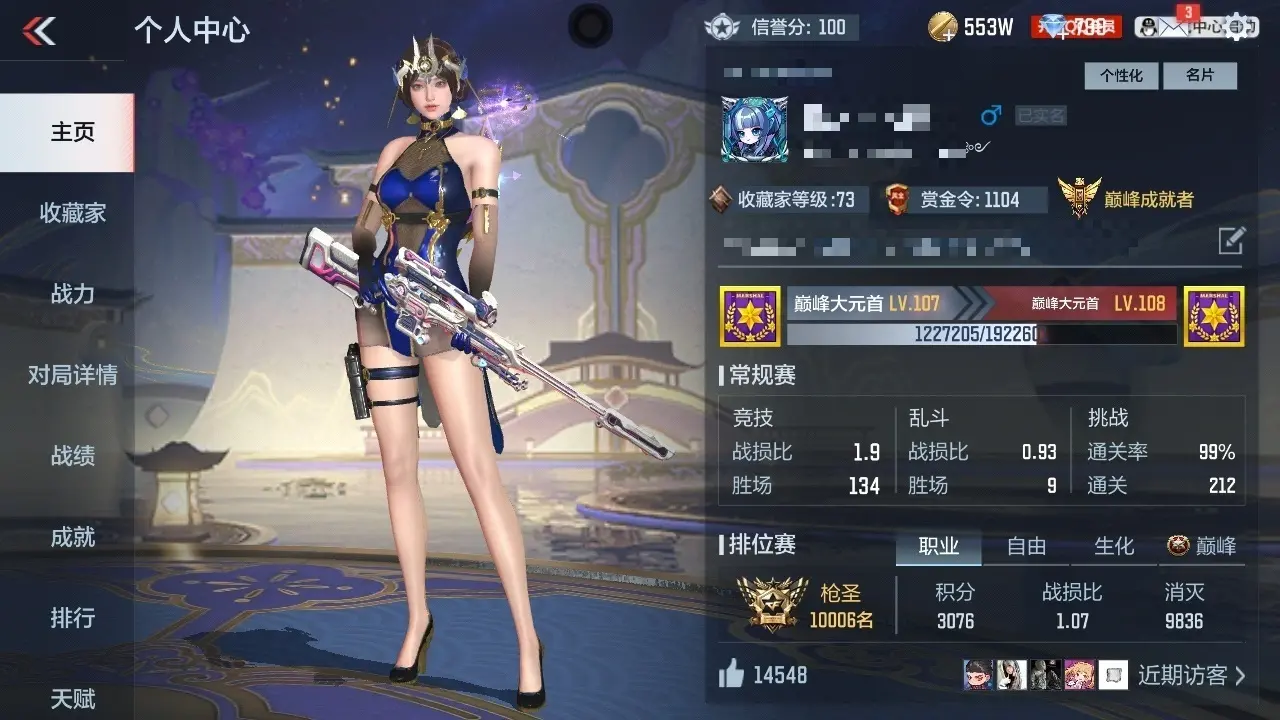Select the 主页 home section
1280x720 pixels.
pos(72,132)
